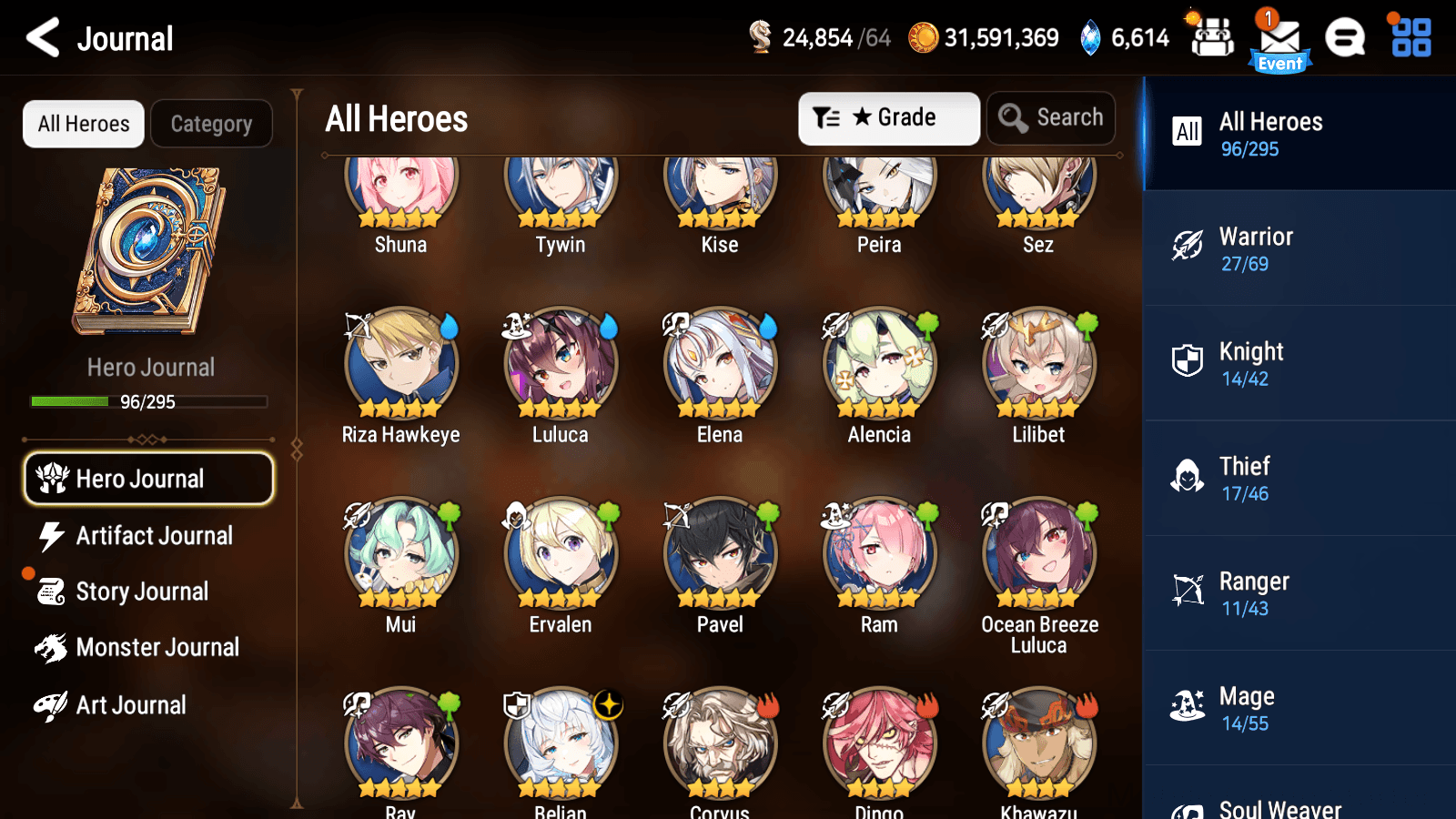Image resolution: width=1456 pixels, height=819 pixels.
Task: Open Ram's hero journal entry
Action: [x=878, y=553]
